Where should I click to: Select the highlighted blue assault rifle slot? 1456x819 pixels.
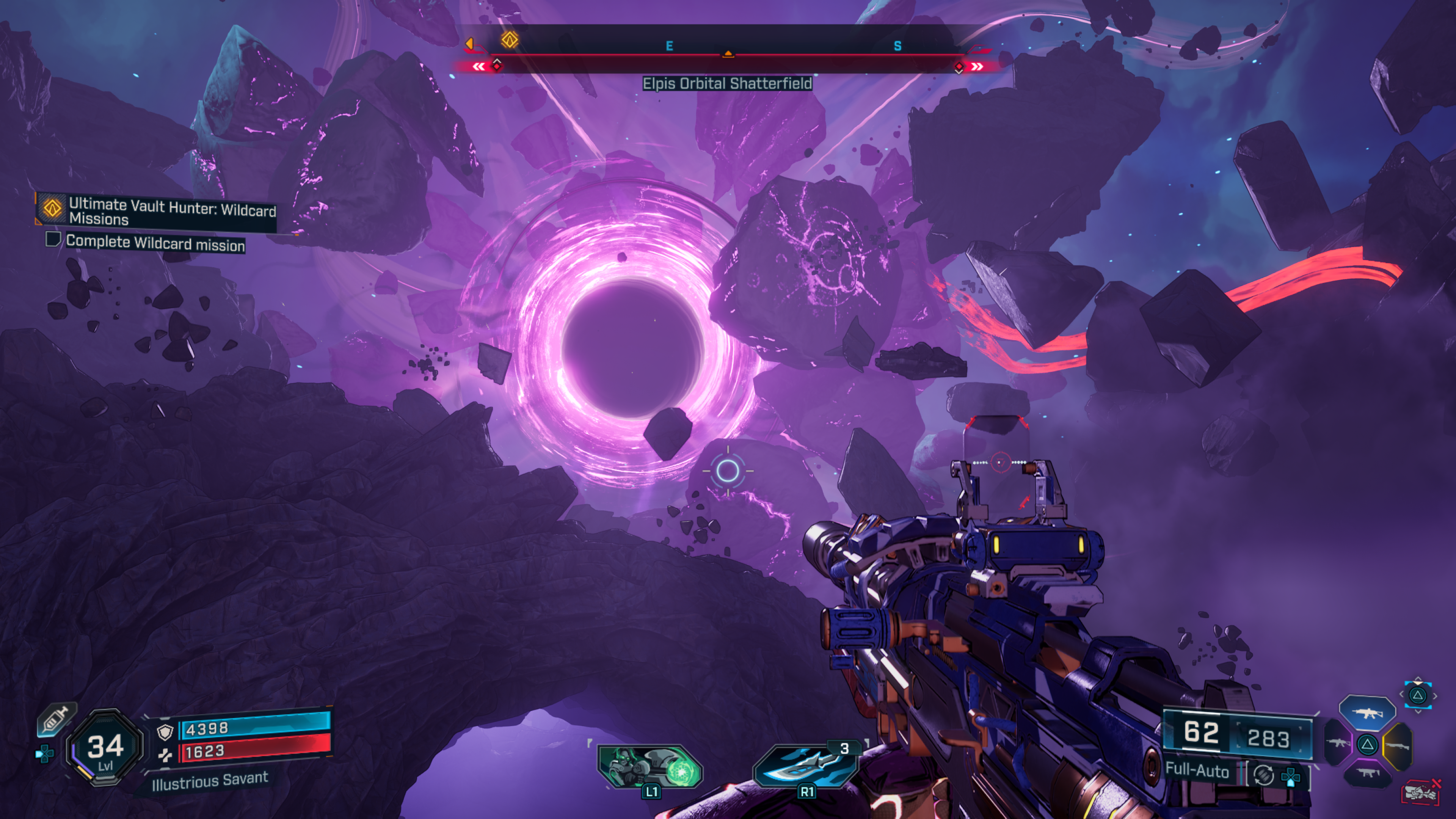point(1367,713)
